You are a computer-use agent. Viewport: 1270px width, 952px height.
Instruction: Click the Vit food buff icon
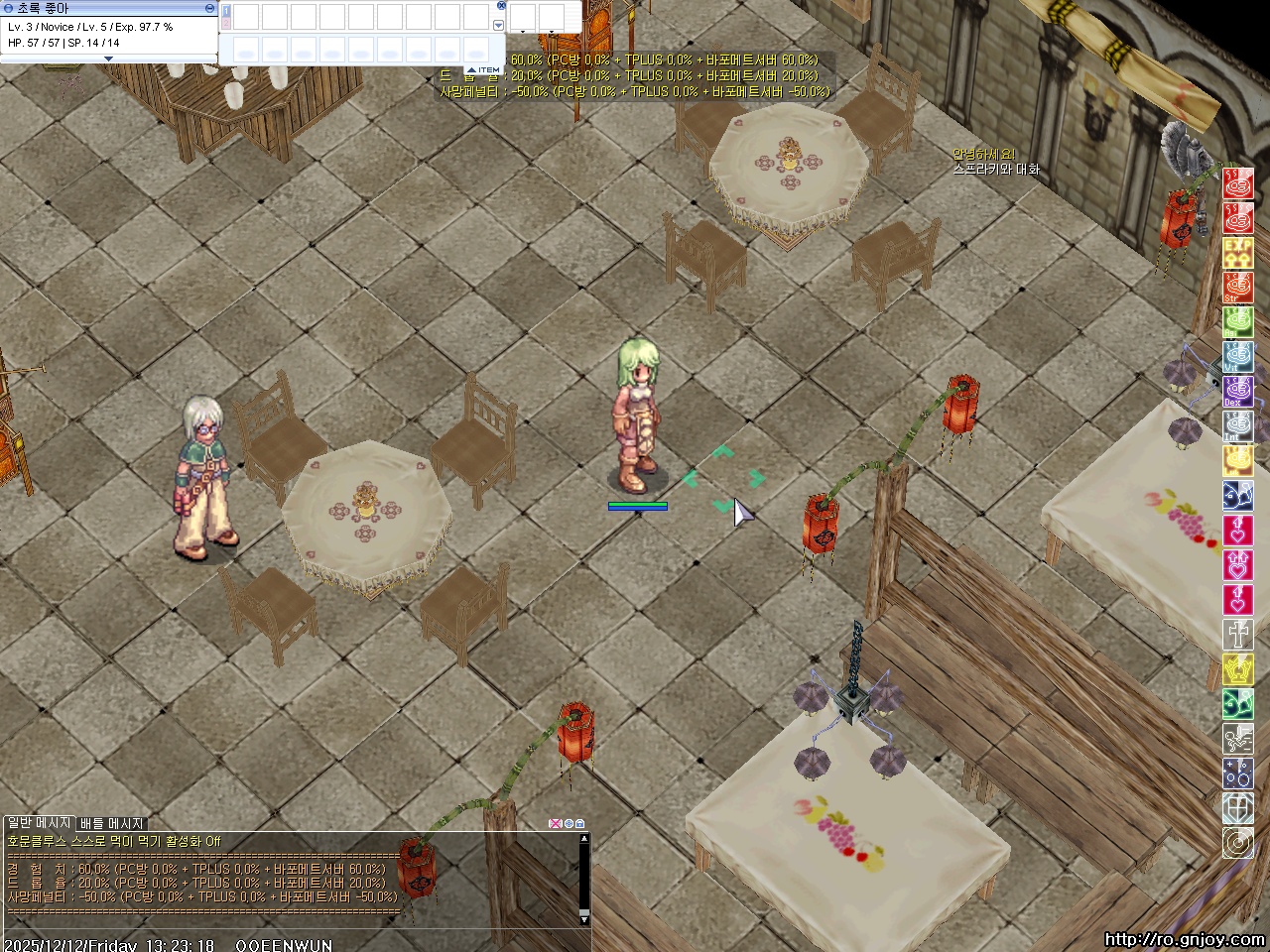click(x=1237, y=356)
